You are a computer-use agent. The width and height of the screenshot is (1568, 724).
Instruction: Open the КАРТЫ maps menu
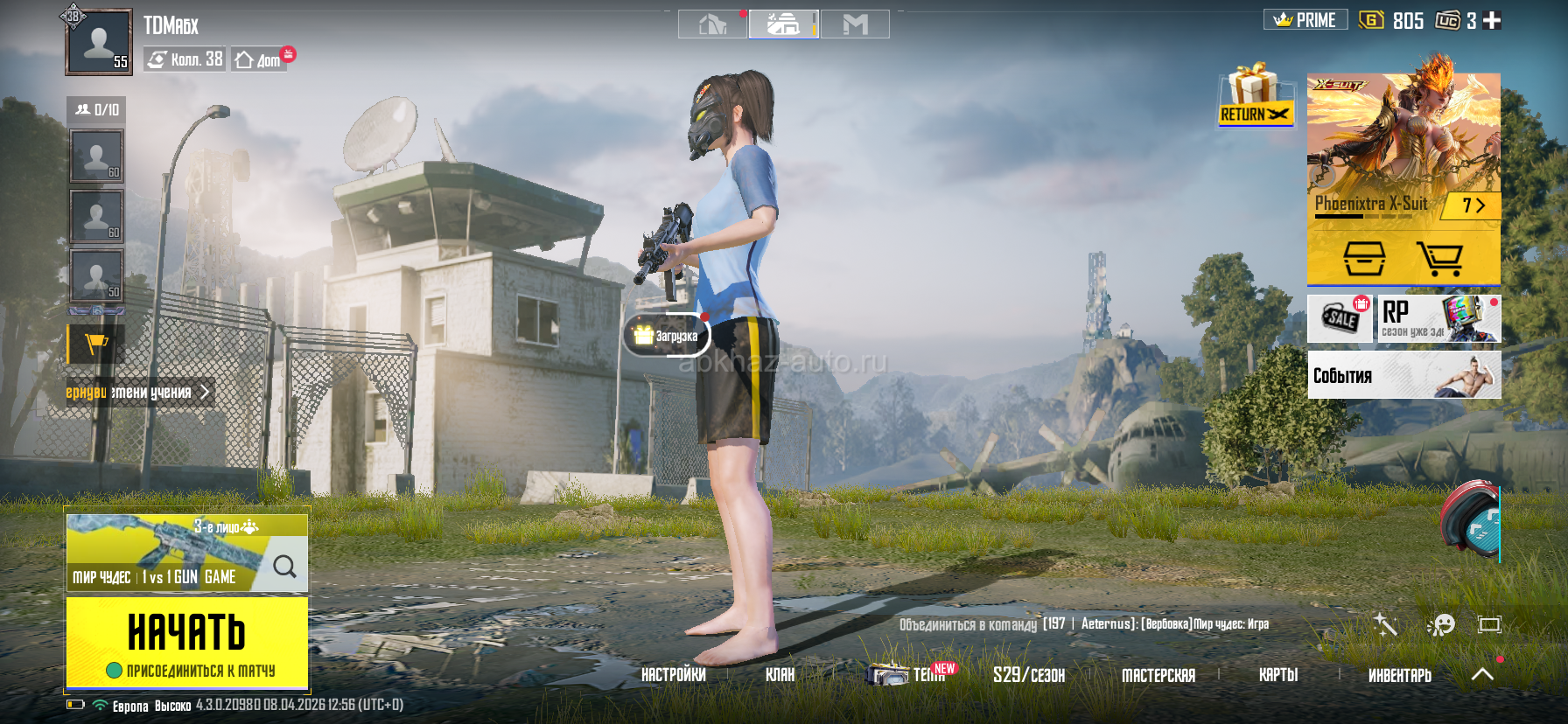click(1277, 675)
